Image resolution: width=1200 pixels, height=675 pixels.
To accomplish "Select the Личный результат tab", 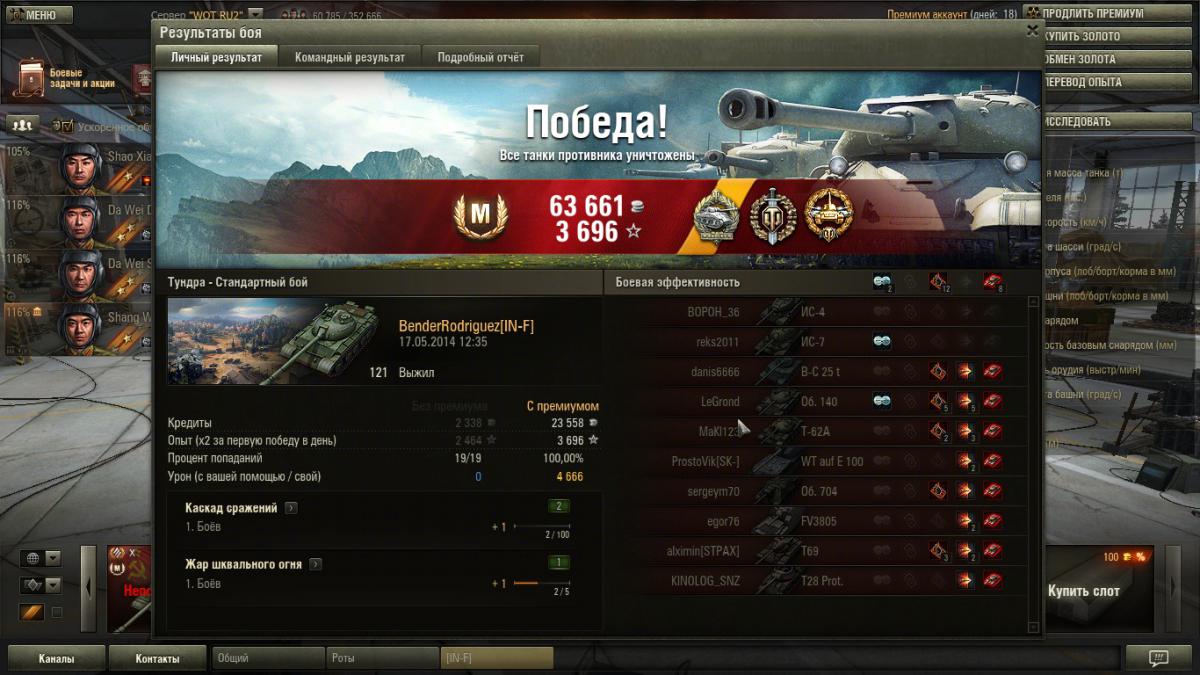I will coord(217,58).
